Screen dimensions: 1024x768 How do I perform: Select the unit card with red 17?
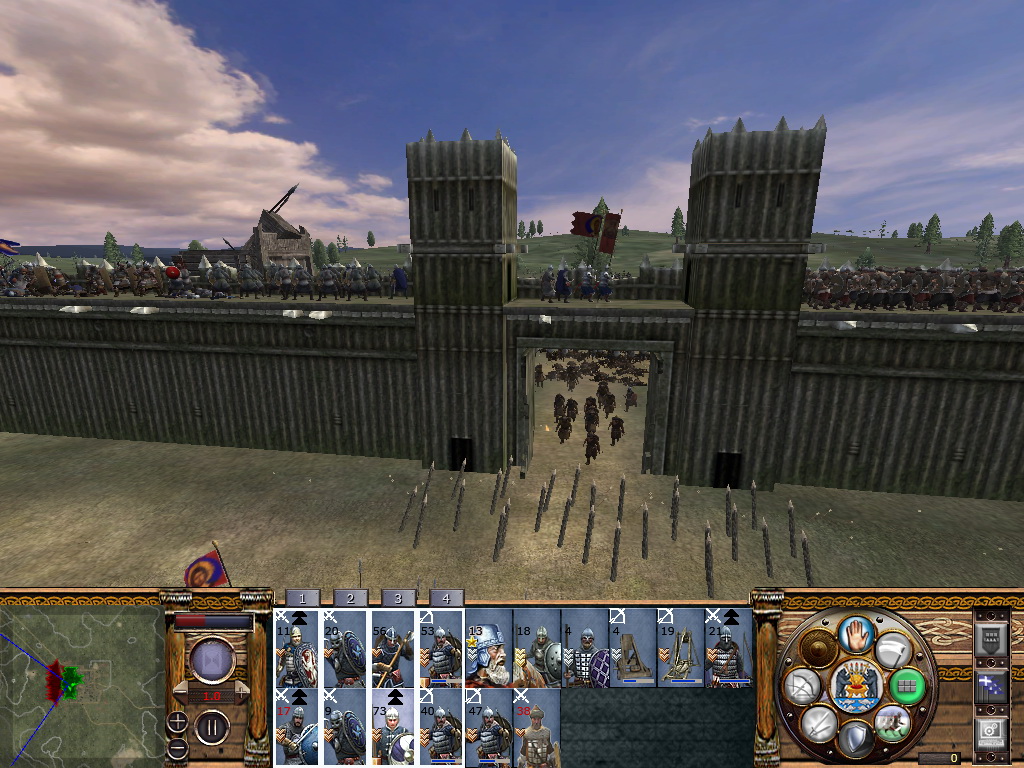click(x=296, y=727)
